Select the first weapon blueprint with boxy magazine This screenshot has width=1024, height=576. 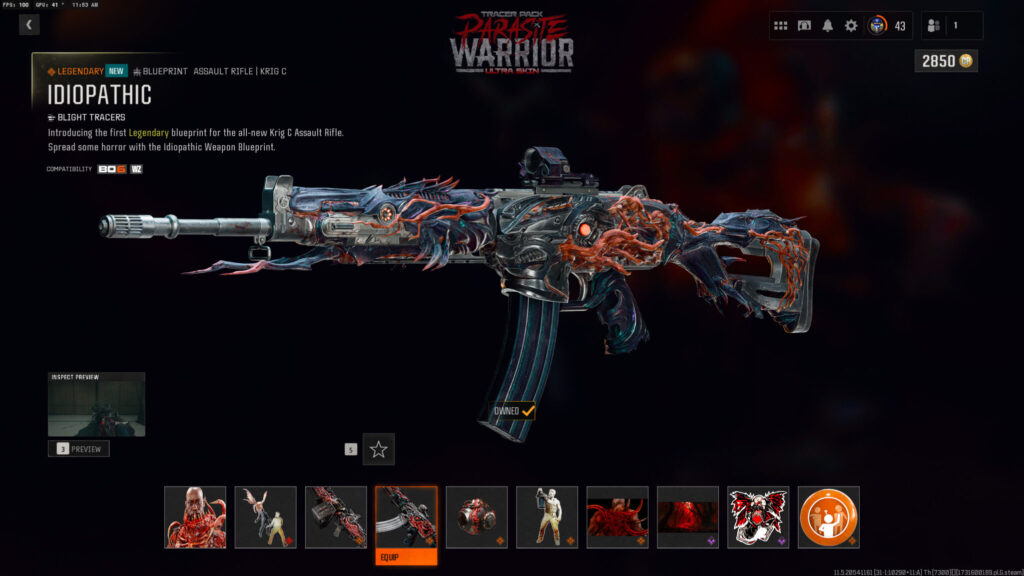pos(336,517)
